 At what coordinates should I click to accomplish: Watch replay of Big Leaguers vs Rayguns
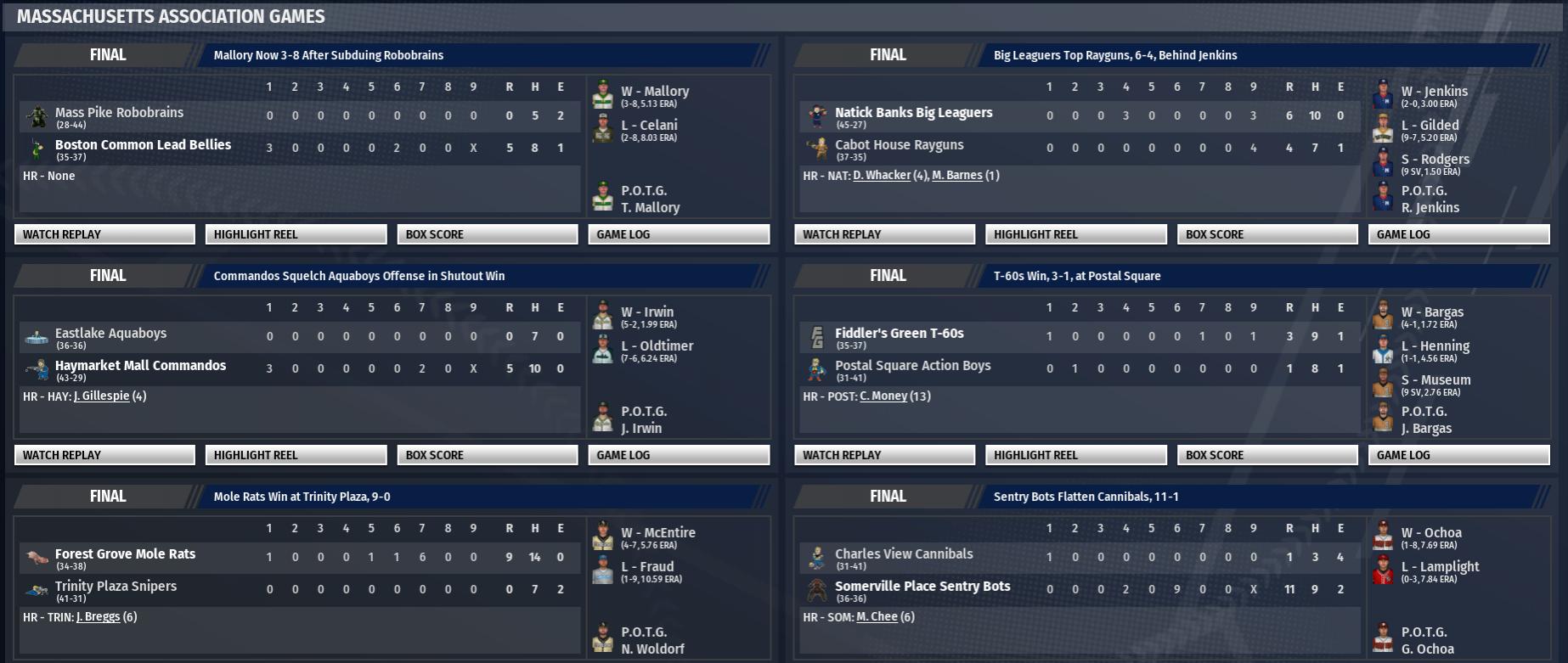pos(884,234)
